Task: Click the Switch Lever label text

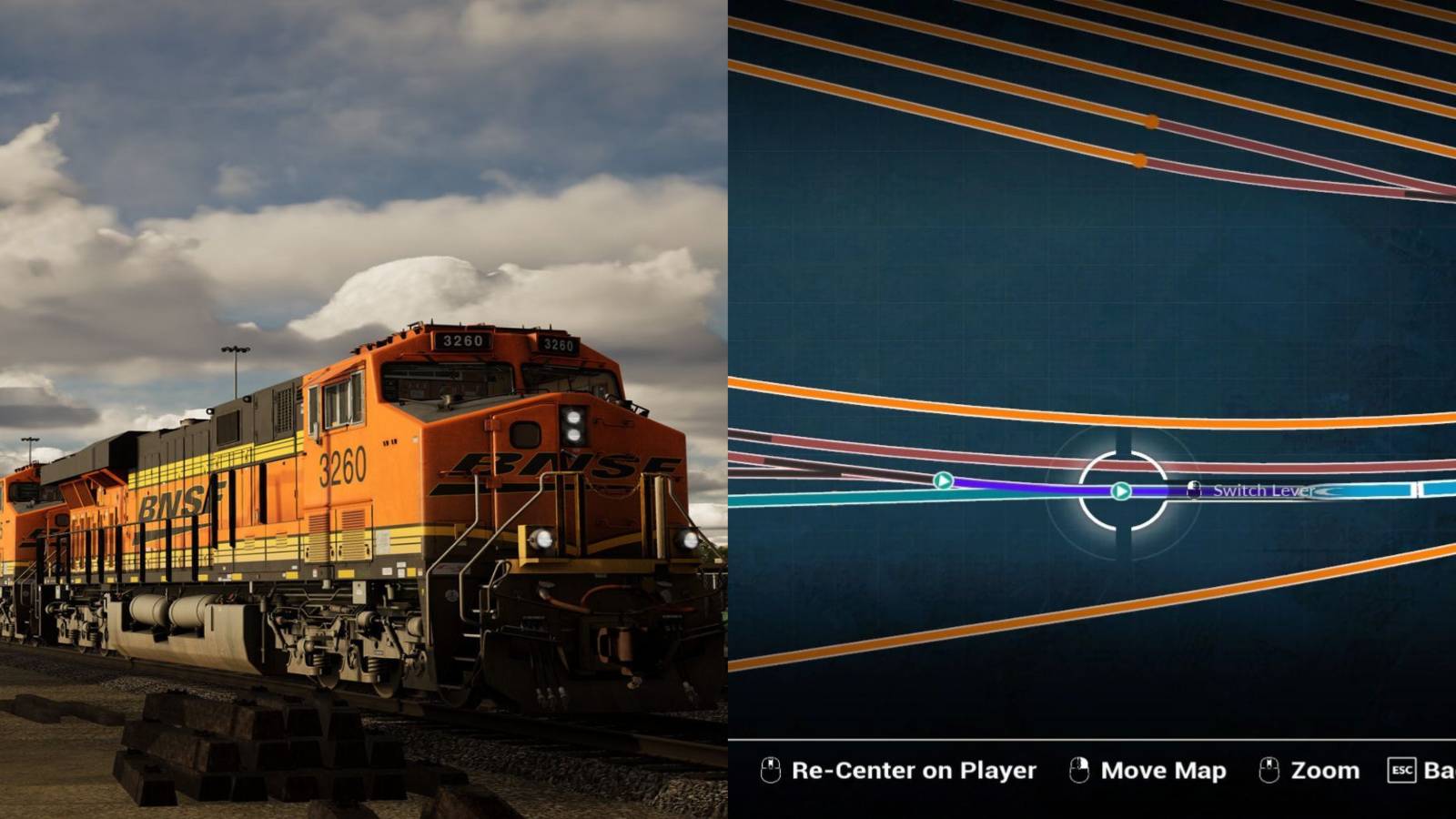Action: (x=1263, y=490)
